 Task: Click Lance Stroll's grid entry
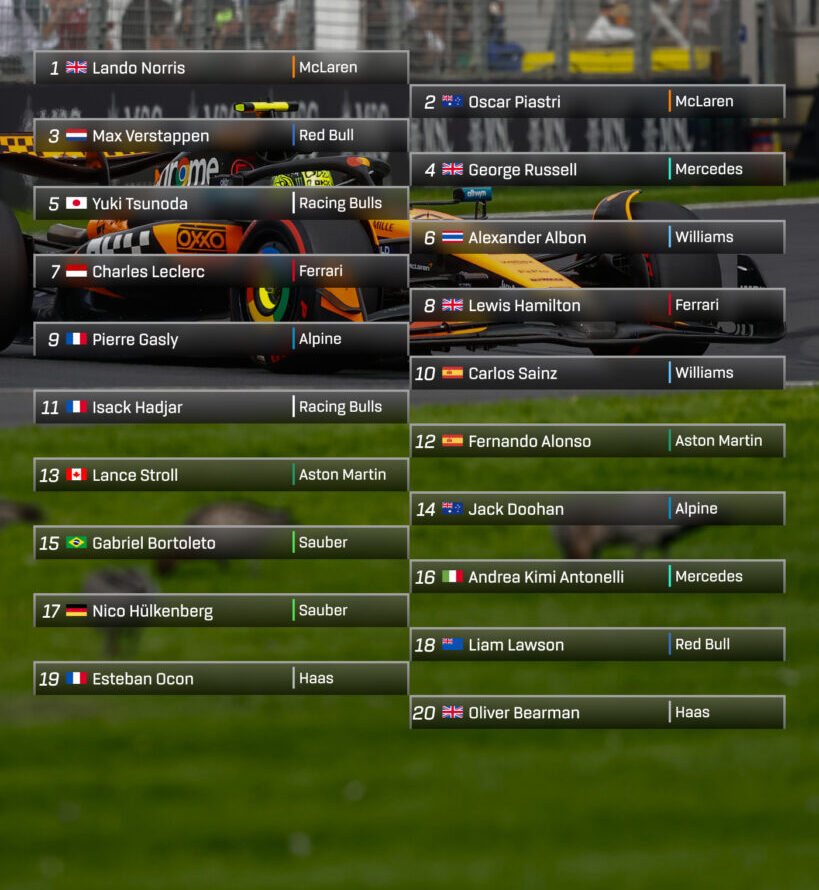220,475
